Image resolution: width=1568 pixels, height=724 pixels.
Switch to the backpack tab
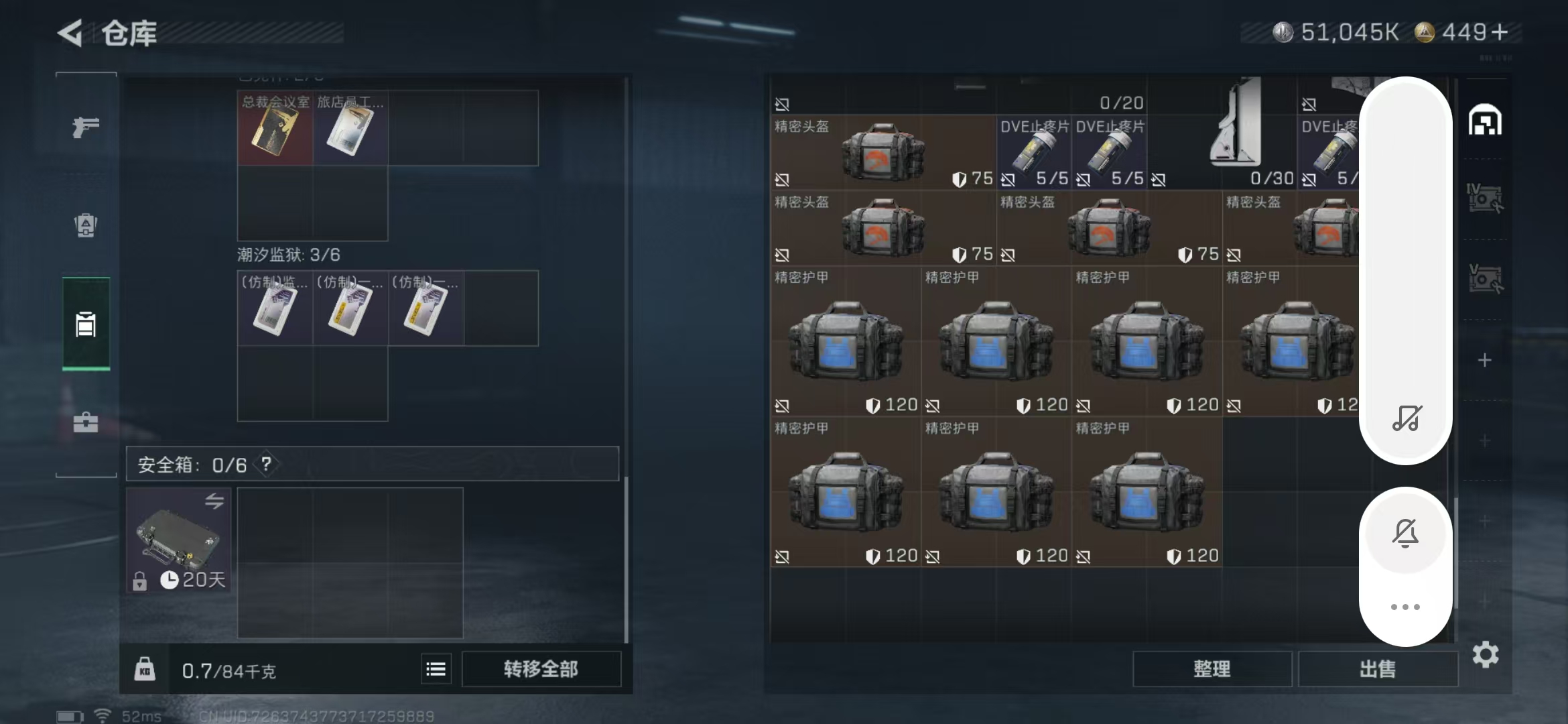86,225
